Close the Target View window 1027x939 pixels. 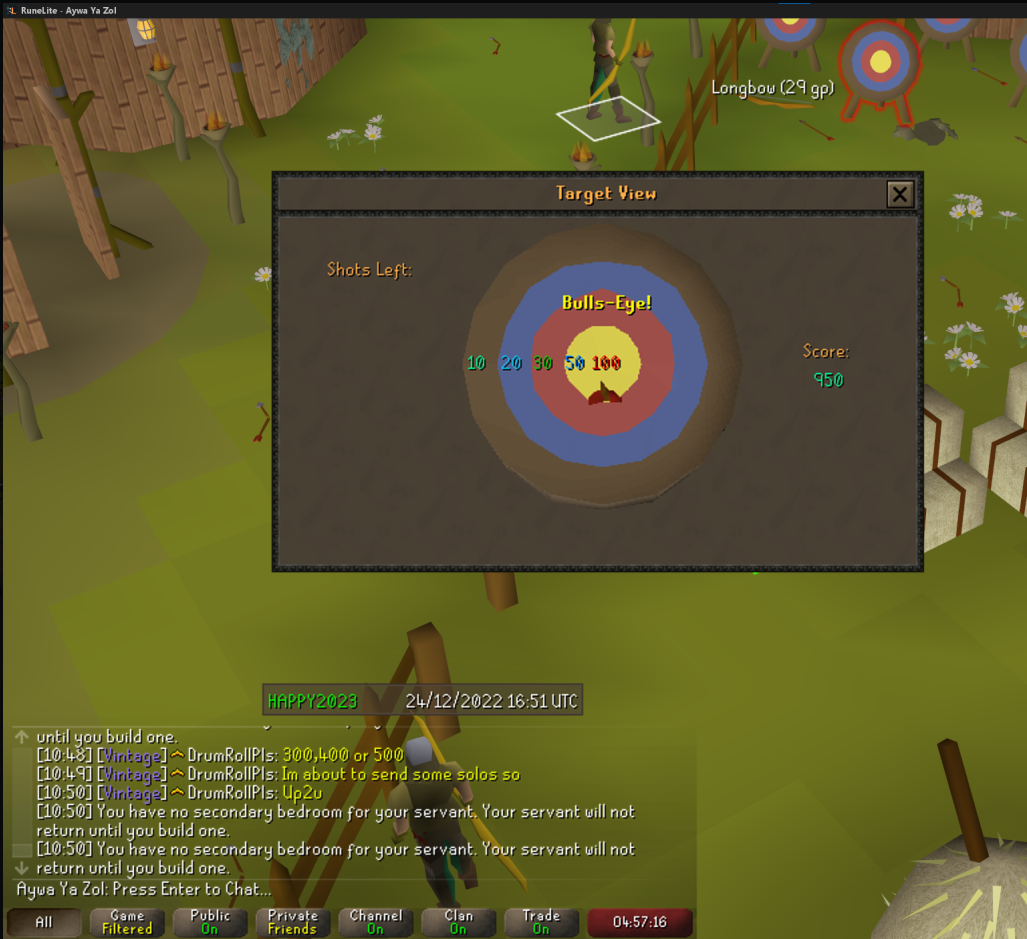900,194
